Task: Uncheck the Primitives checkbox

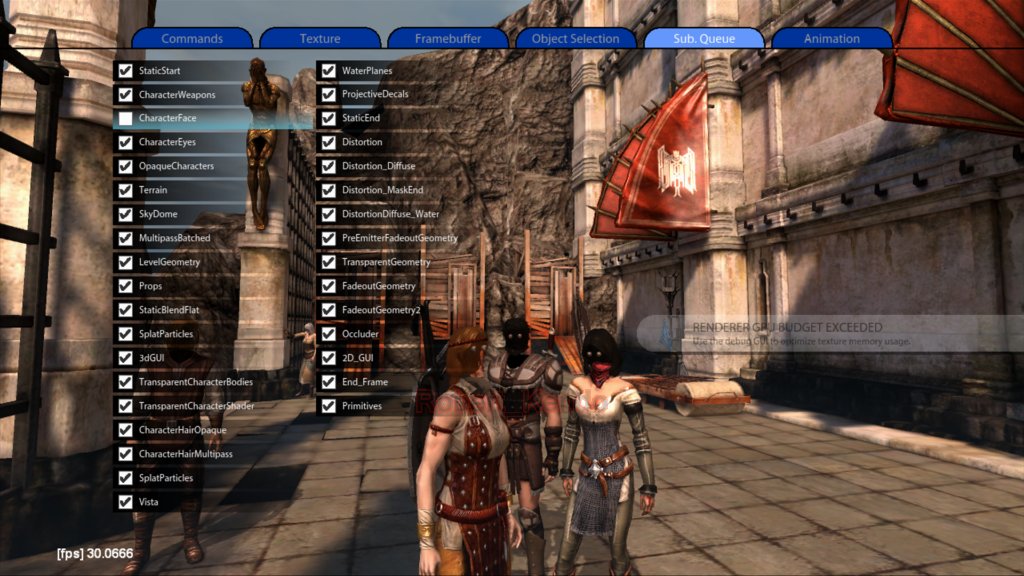Action: (x=328, y=406)
